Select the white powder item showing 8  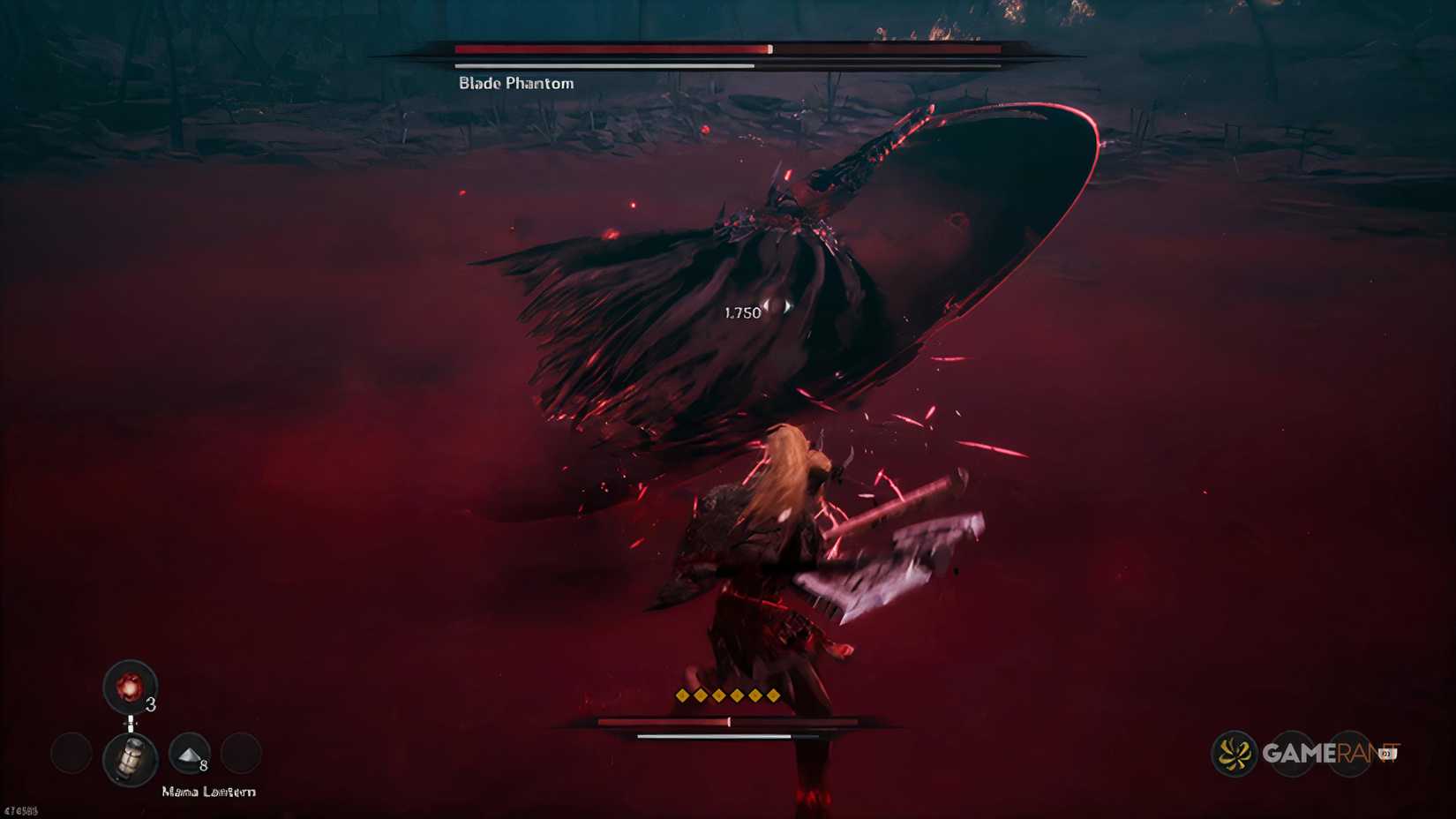tap(188, 755)
